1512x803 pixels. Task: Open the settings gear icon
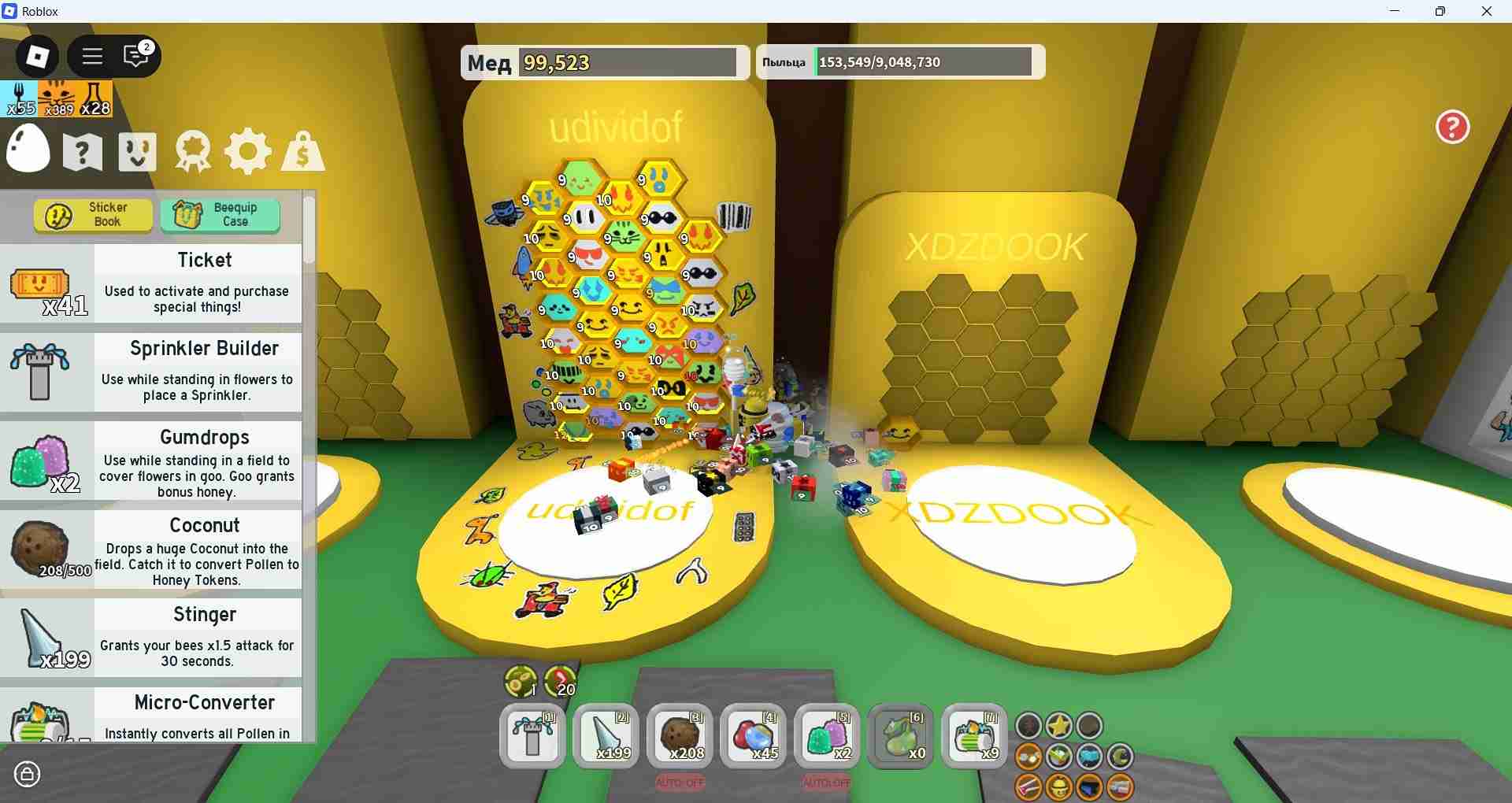click(247, 151)
